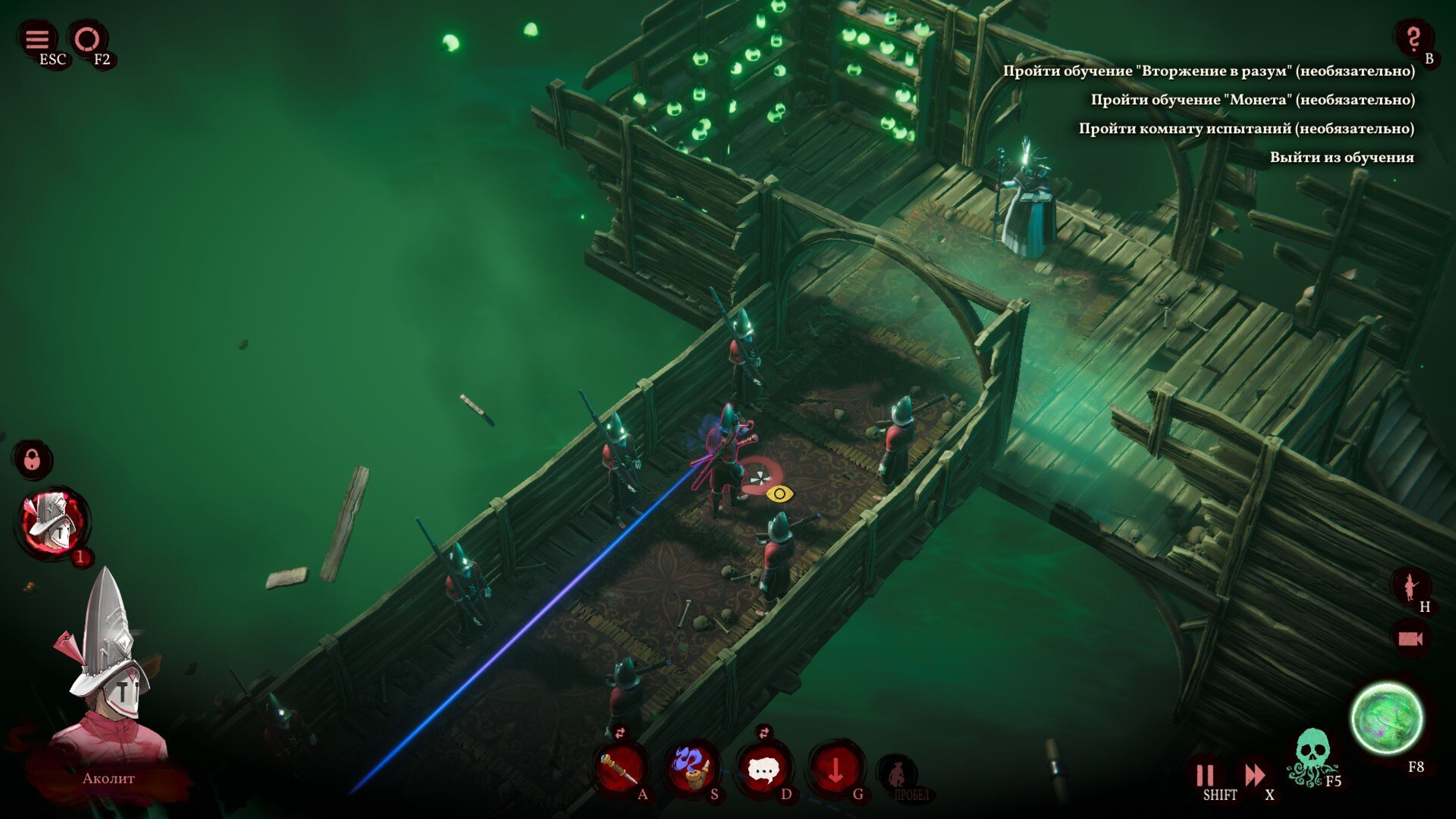1456x819 pixels.
Task: Select the "Пройти комнату испытаний" objective
Action: click(x=1246, y=128)
